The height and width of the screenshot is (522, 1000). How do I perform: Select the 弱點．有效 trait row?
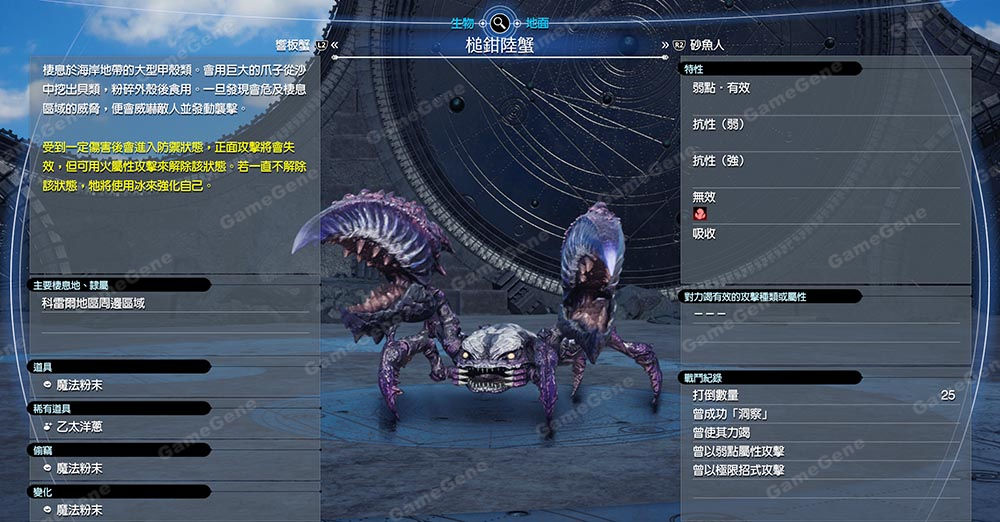(722, 88)
